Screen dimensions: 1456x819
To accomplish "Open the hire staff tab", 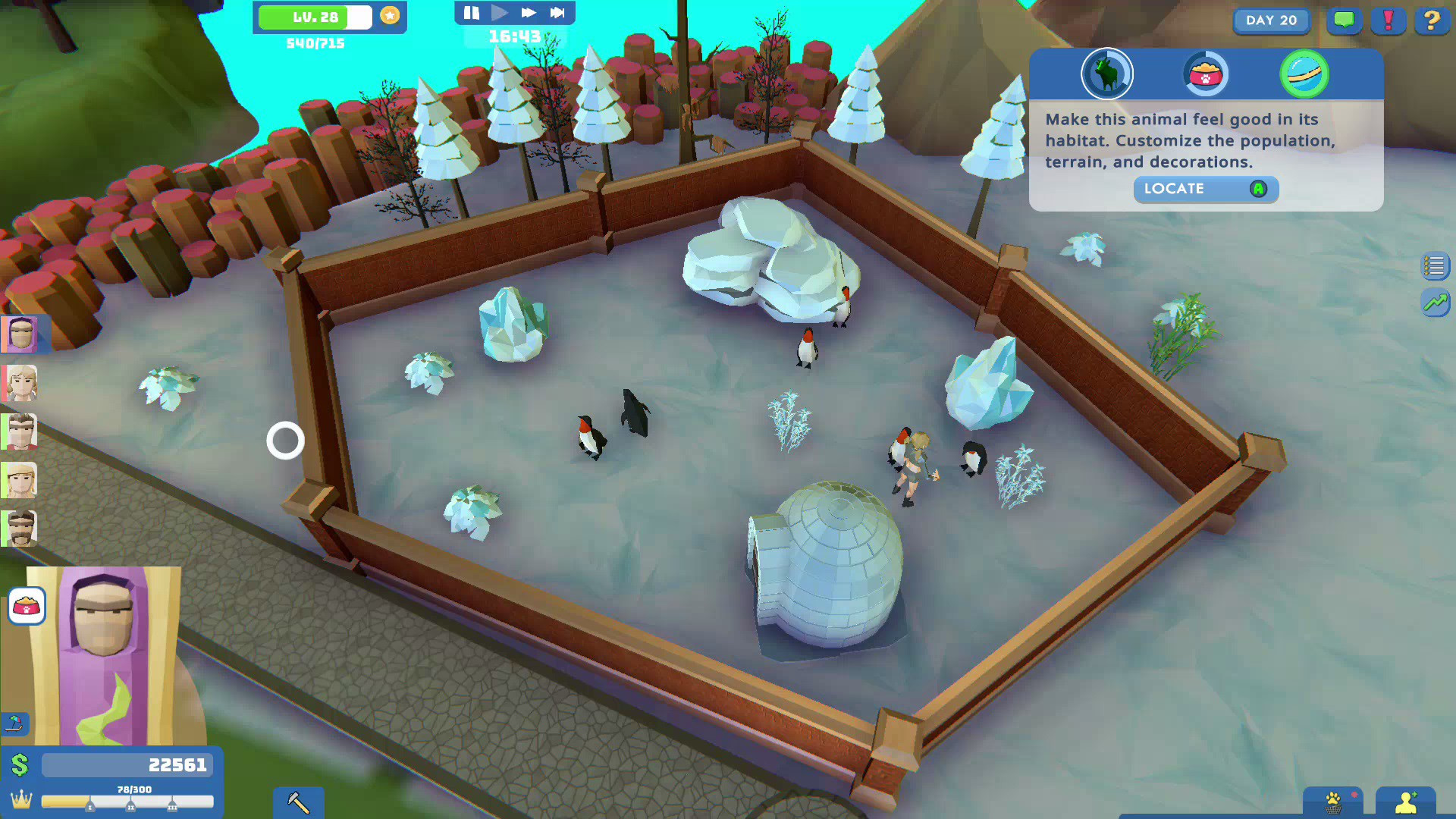I will (1405, 802).
